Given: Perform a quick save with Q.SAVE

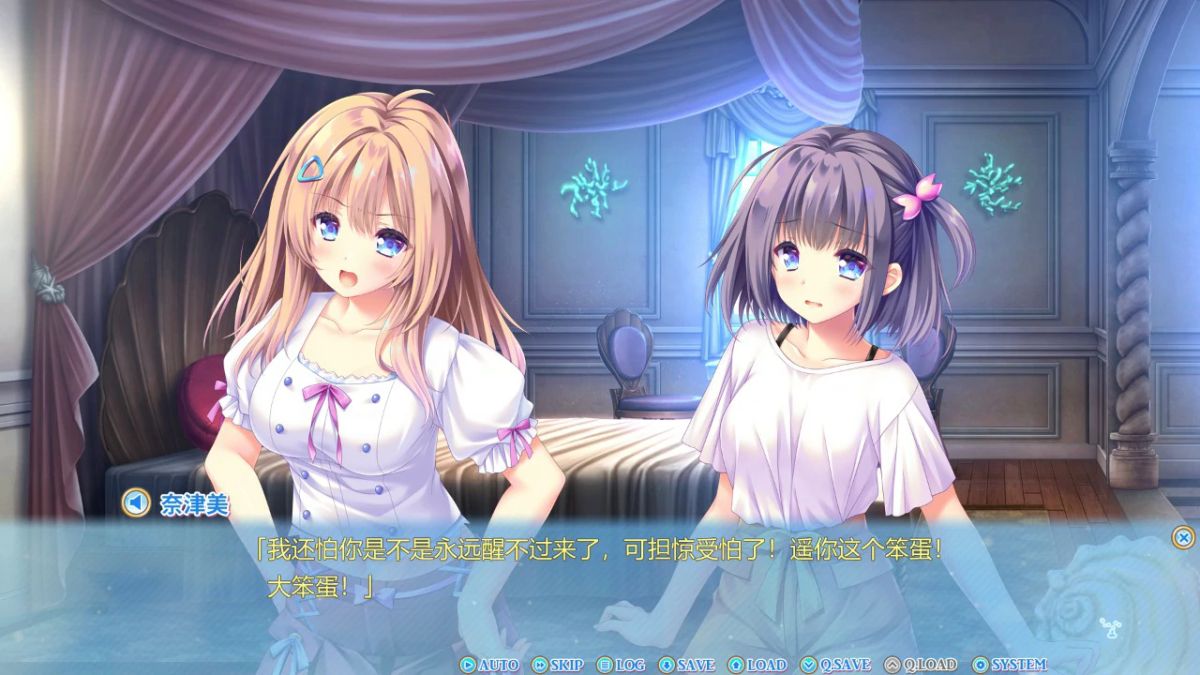Looking at the screenshot, I should (836, 664).
